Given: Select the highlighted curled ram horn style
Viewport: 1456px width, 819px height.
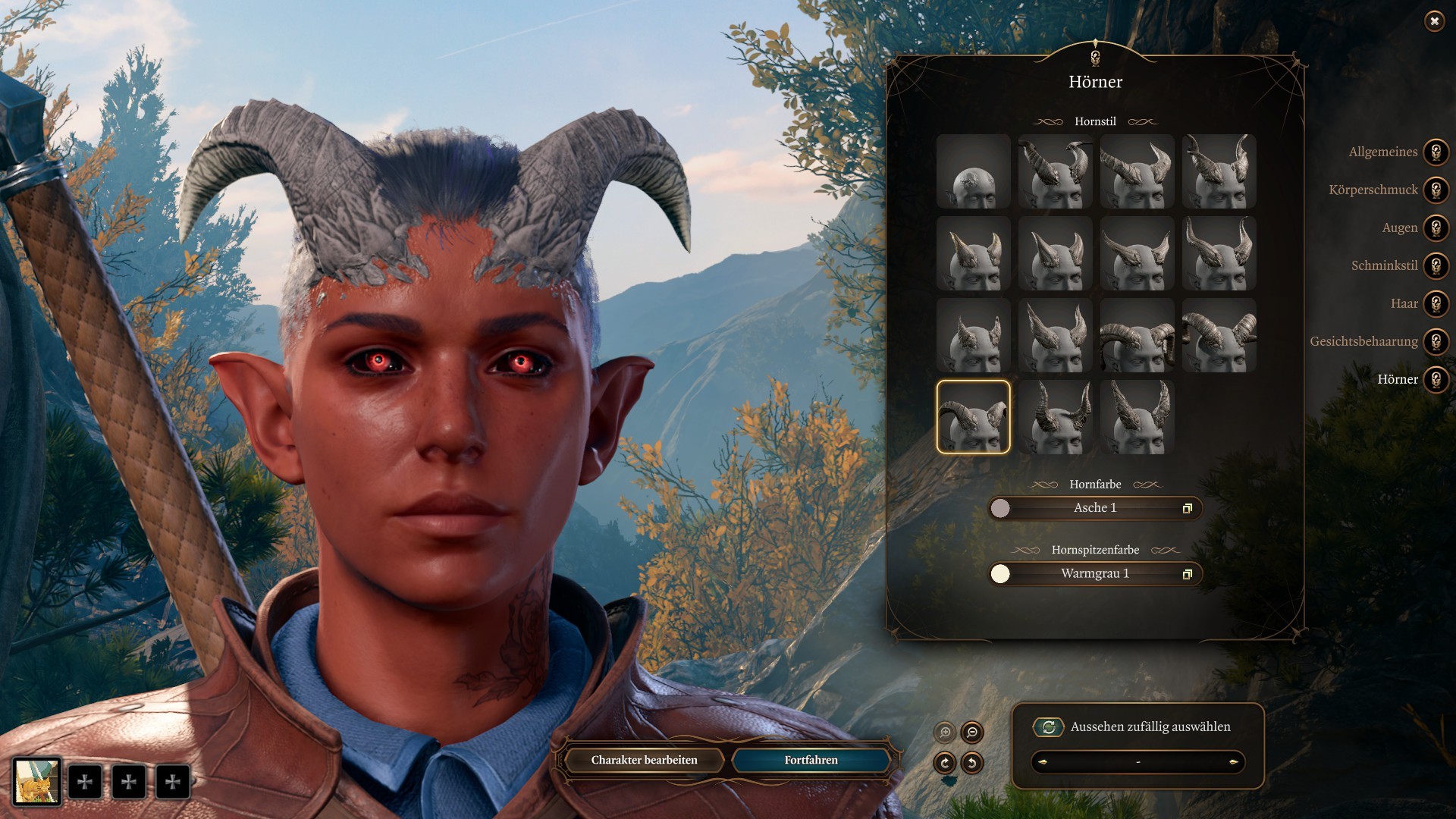Looking at the screenshot, I should tap(973, 417).
